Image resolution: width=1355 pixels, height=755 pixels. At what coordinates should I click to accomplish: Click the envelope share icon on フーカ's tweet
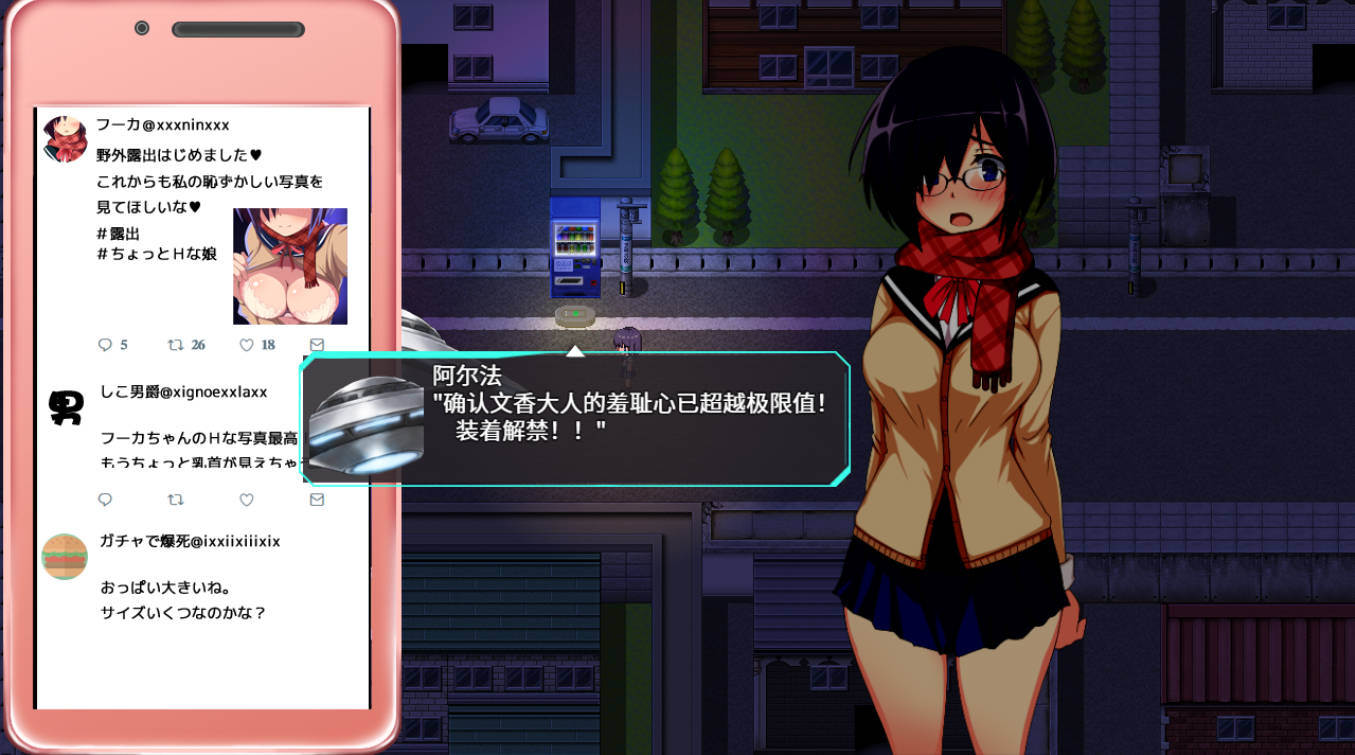pos(317,345)
